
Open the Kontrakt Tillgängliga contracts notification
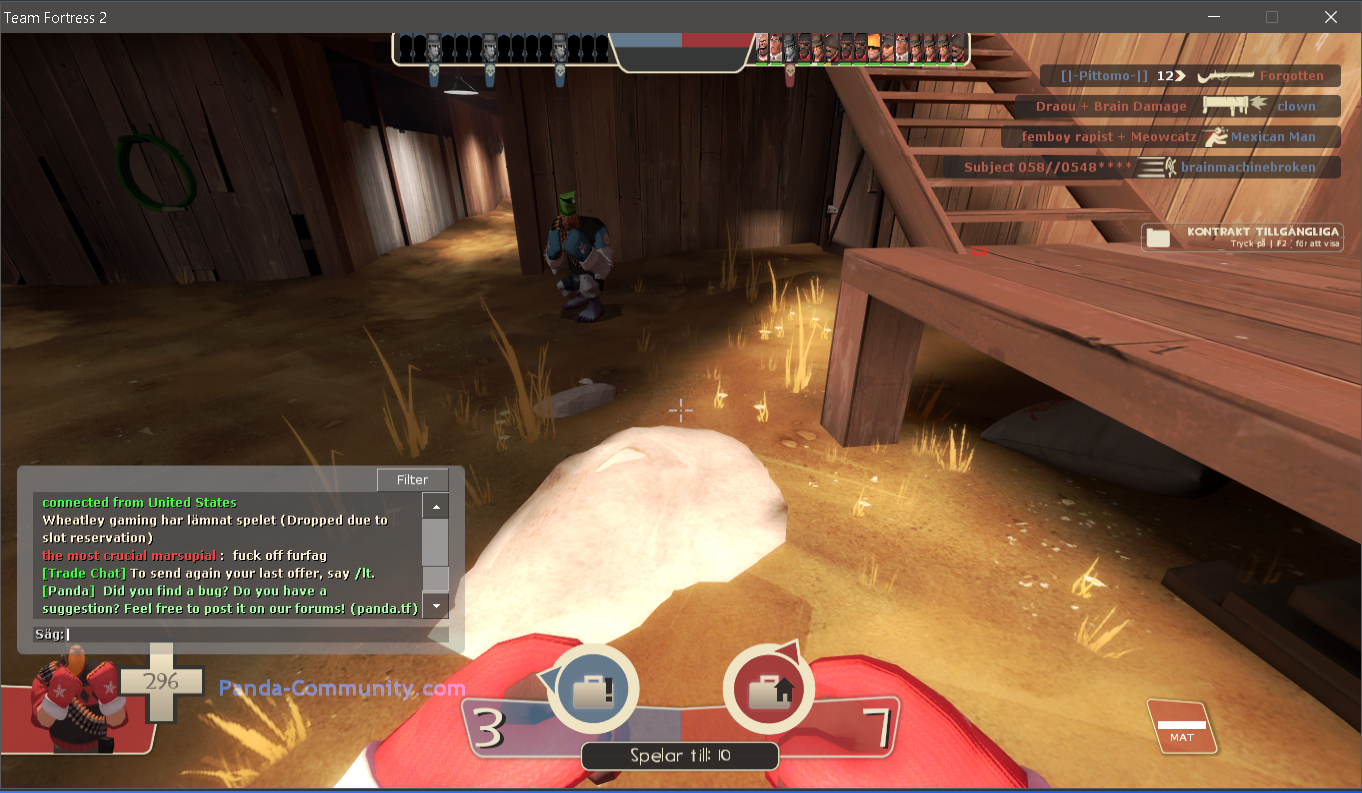[1243, 237]
